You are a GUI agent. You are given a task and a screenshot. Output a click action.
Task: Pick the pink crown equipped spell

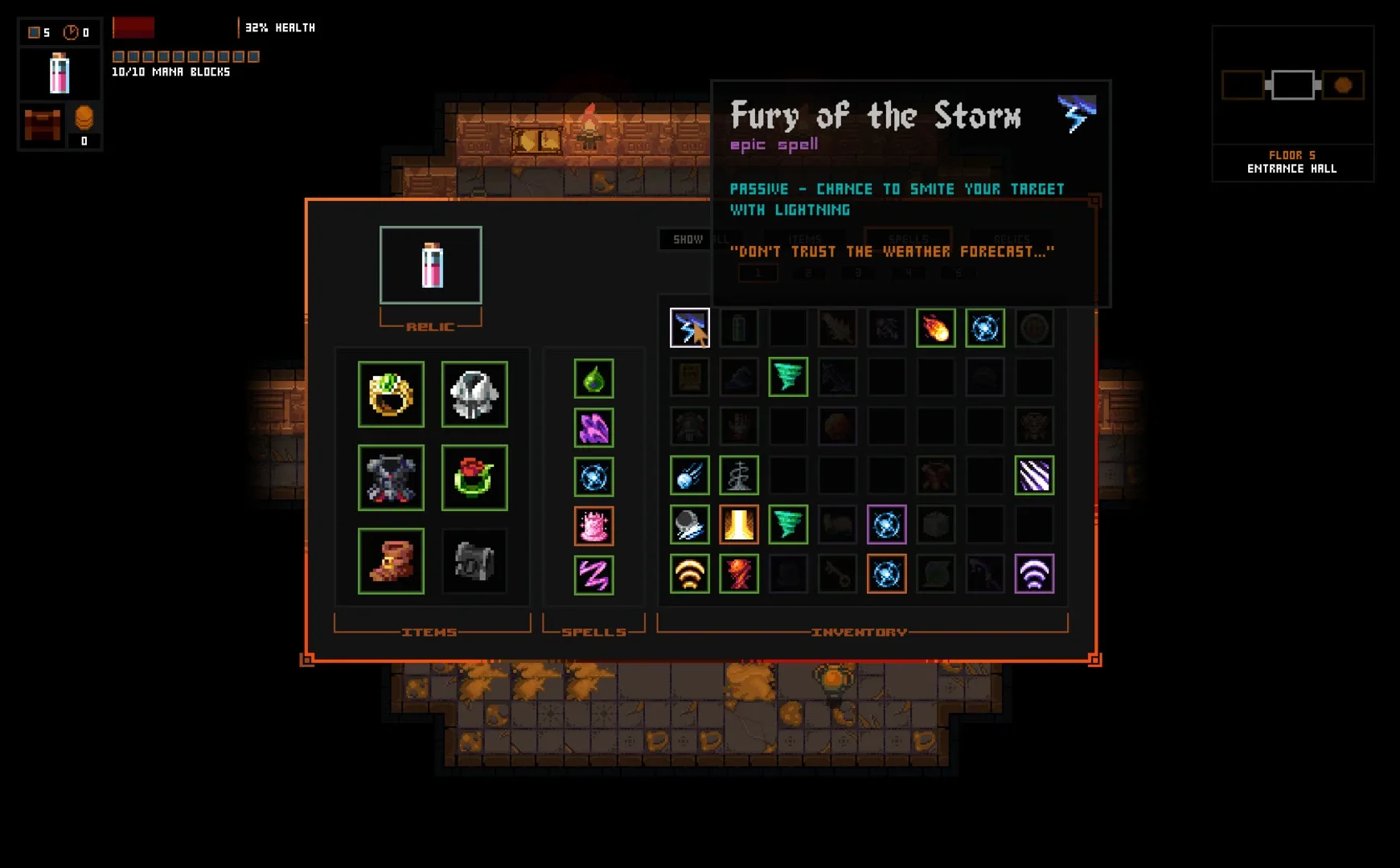click(593, 526)
